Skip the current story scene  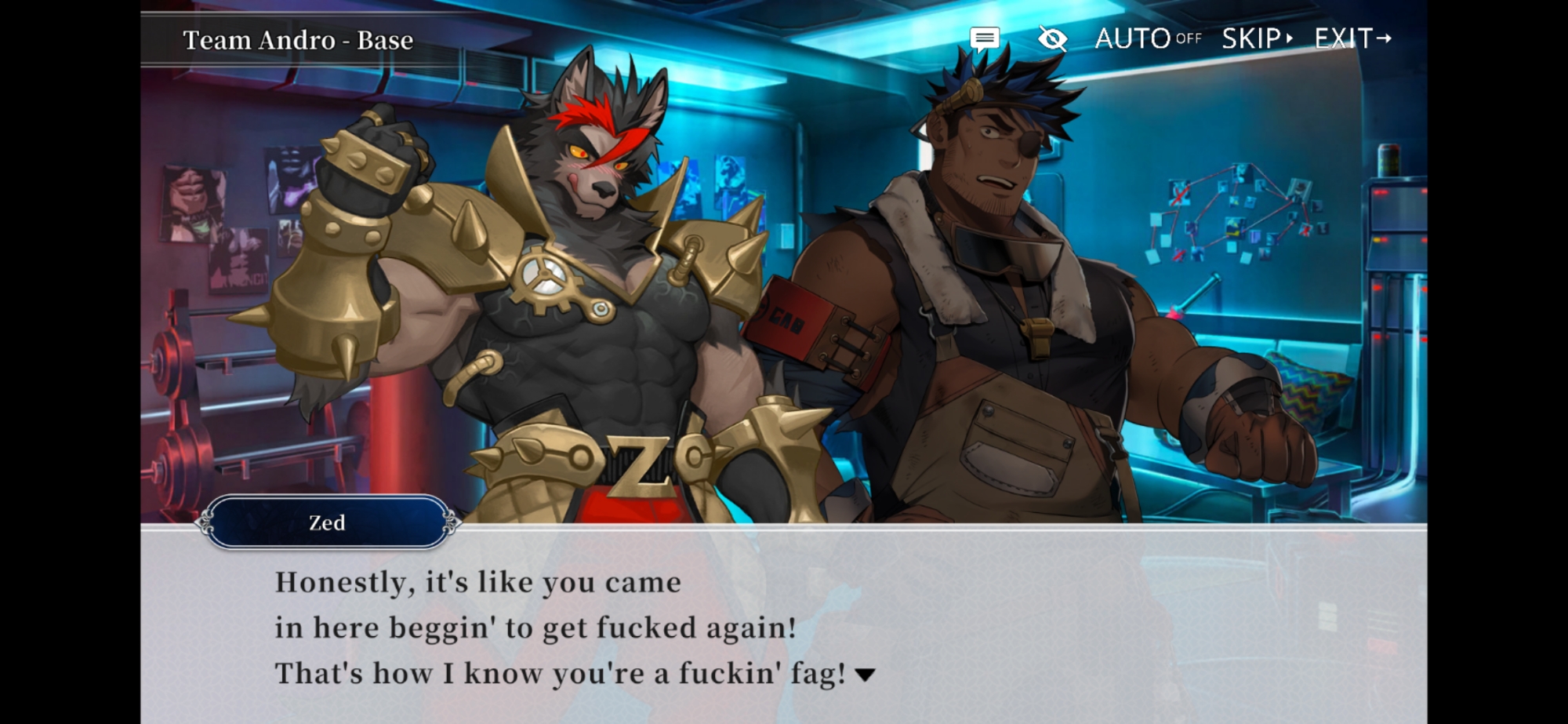1257,38
